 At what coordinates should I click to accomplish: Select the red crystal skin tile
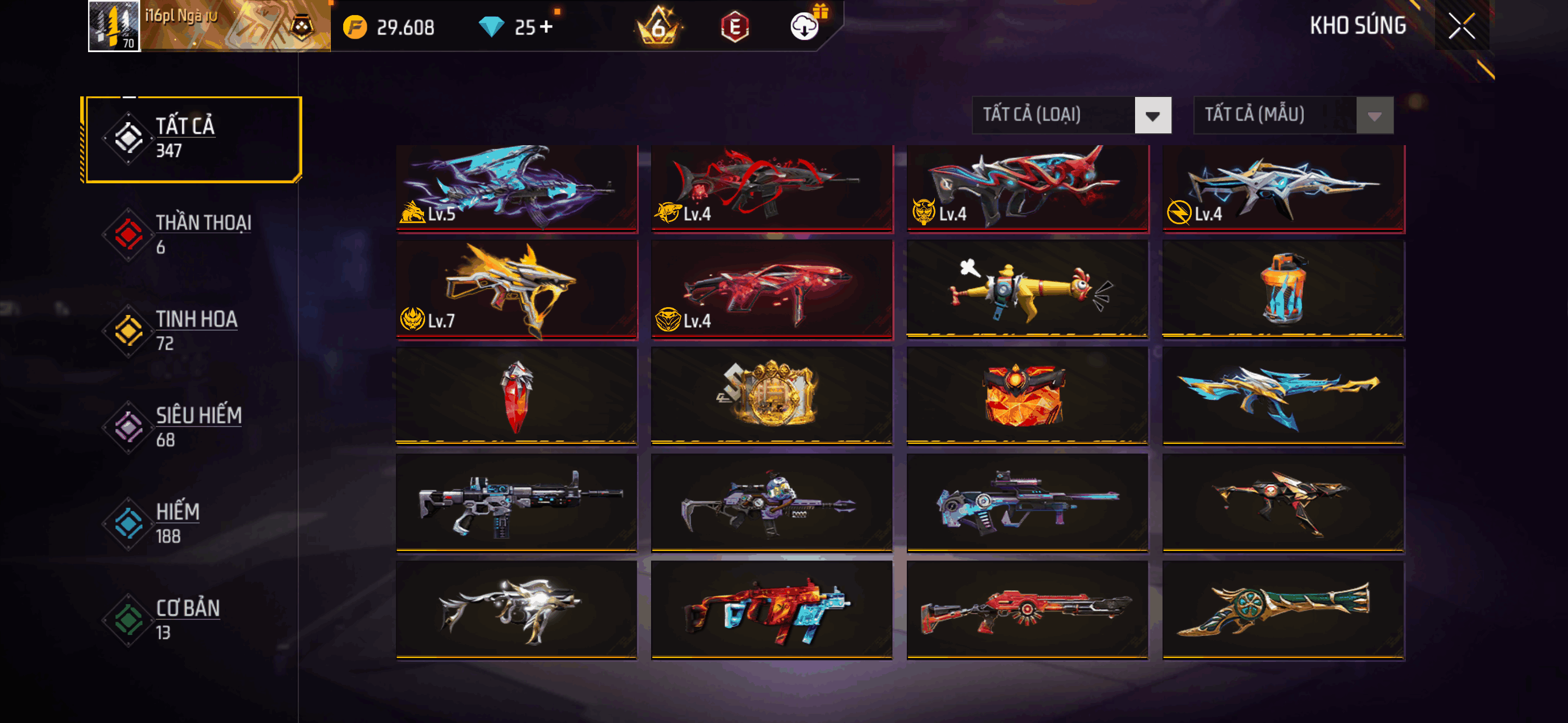(516, 396)
